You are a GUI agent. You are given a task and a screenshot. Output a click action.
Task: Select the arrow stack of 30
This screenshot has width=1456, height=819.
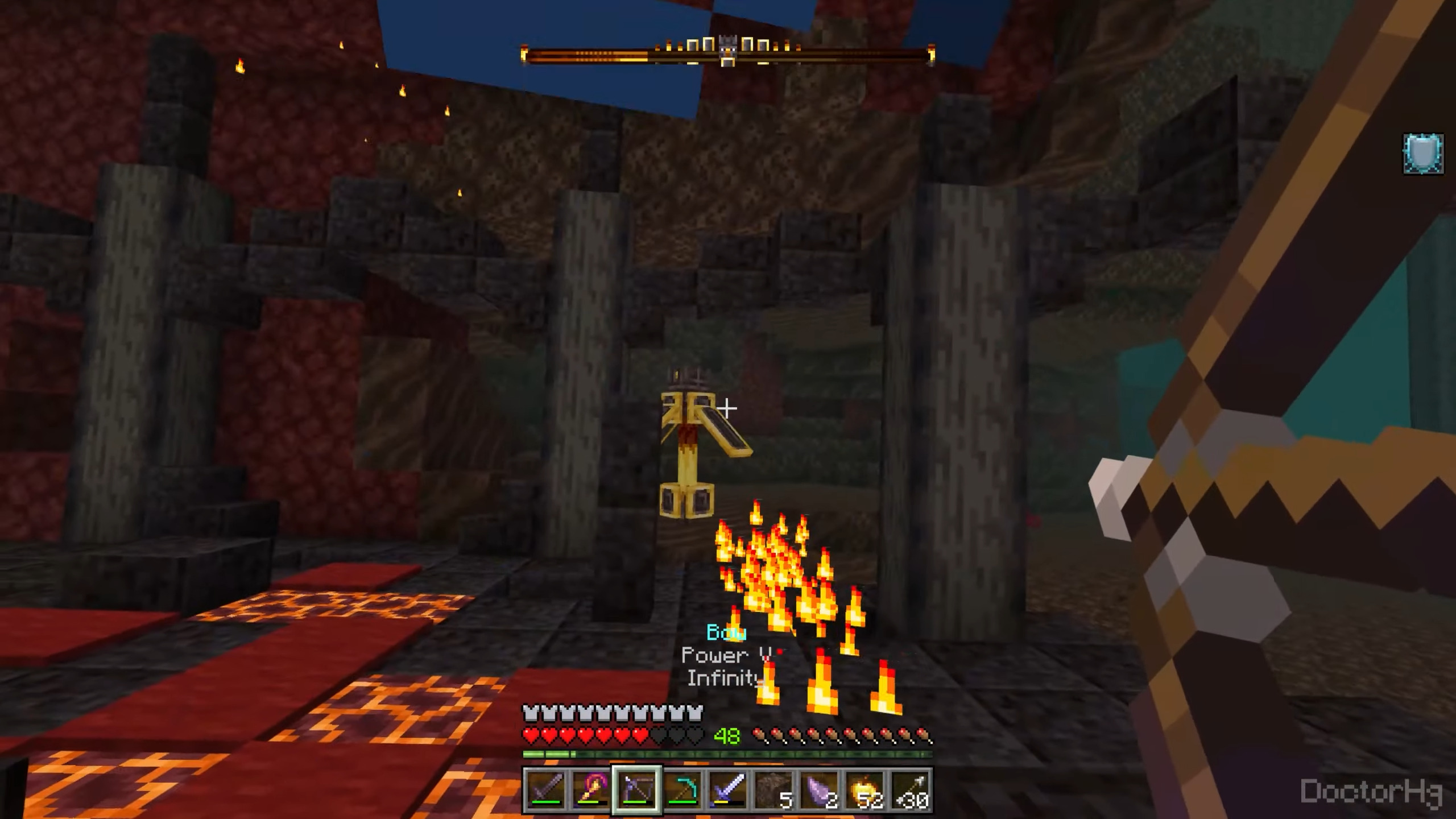tap(910, 789)
